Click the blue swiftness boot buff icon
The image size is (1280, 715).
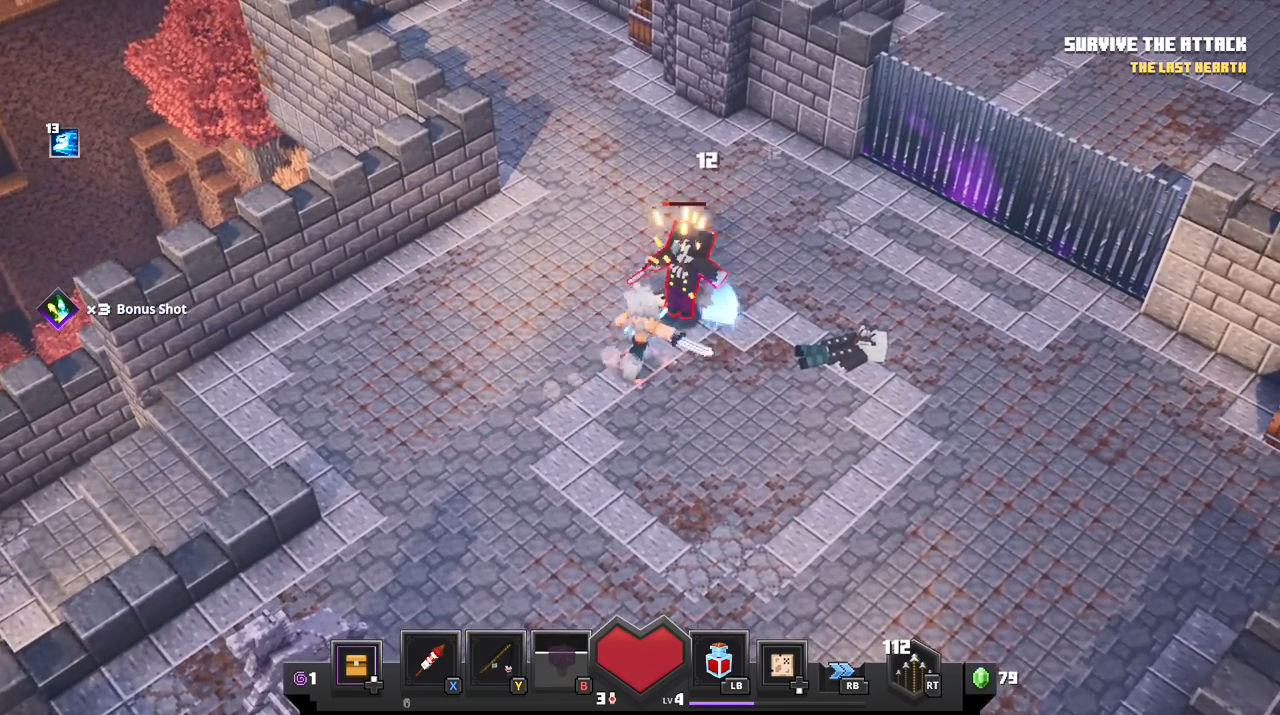[x=64, y=143]
